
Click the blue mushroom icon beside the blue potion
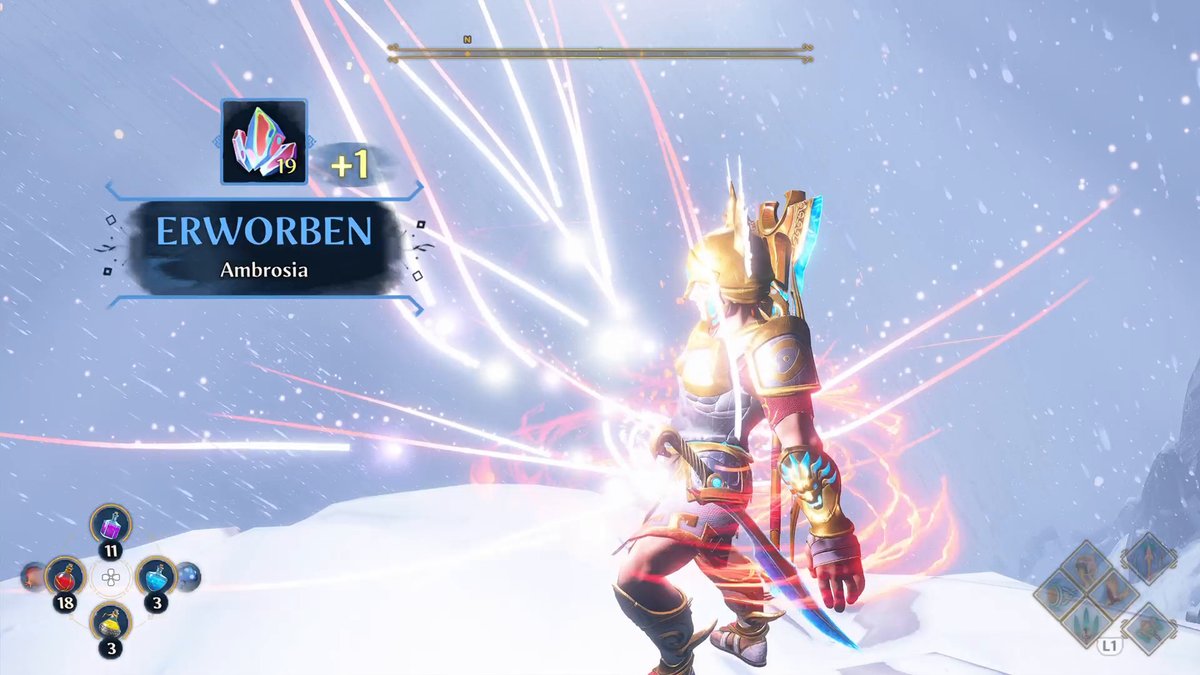(188, 576)
